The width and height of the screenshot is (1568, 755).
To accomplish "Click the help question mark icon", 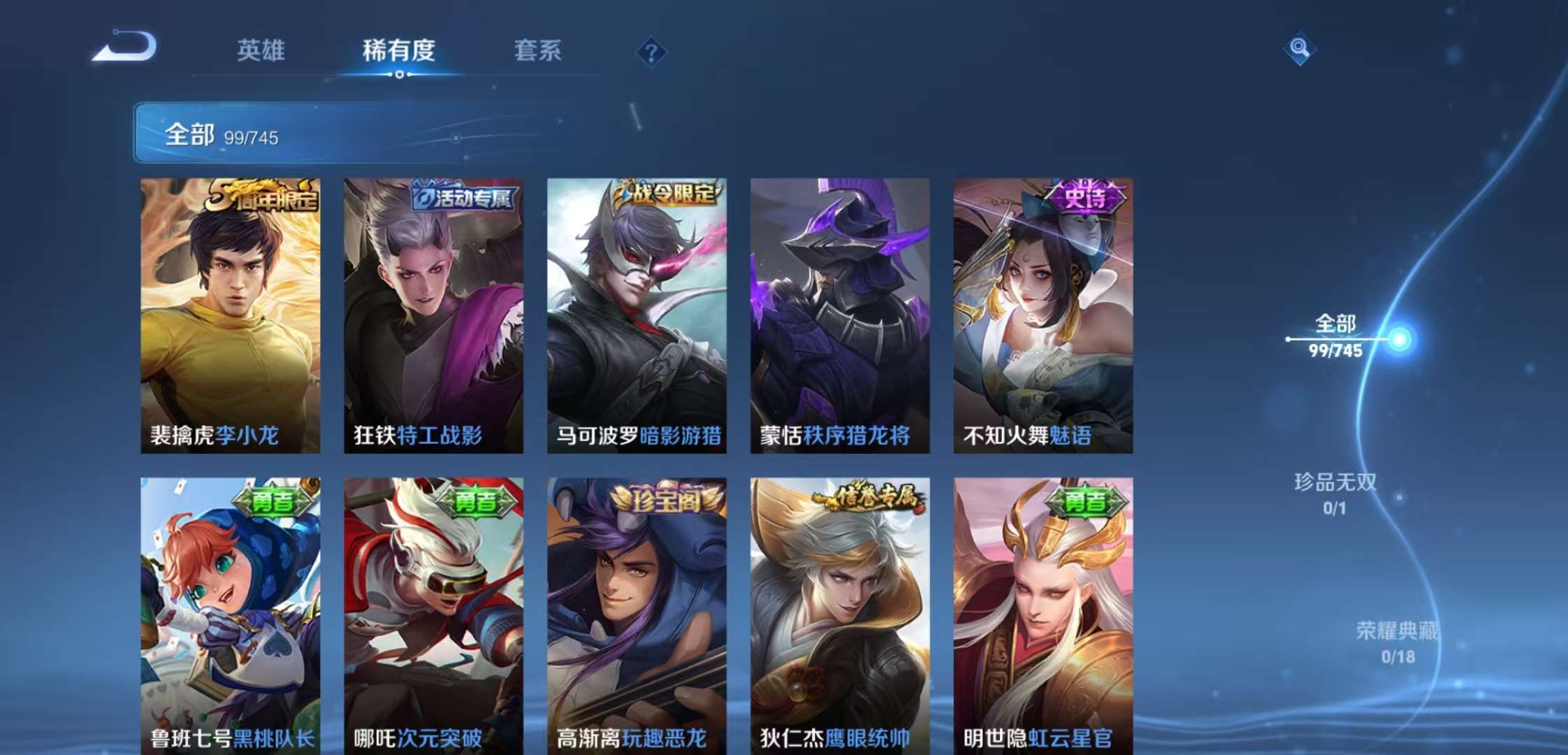I will click(653, 50).
